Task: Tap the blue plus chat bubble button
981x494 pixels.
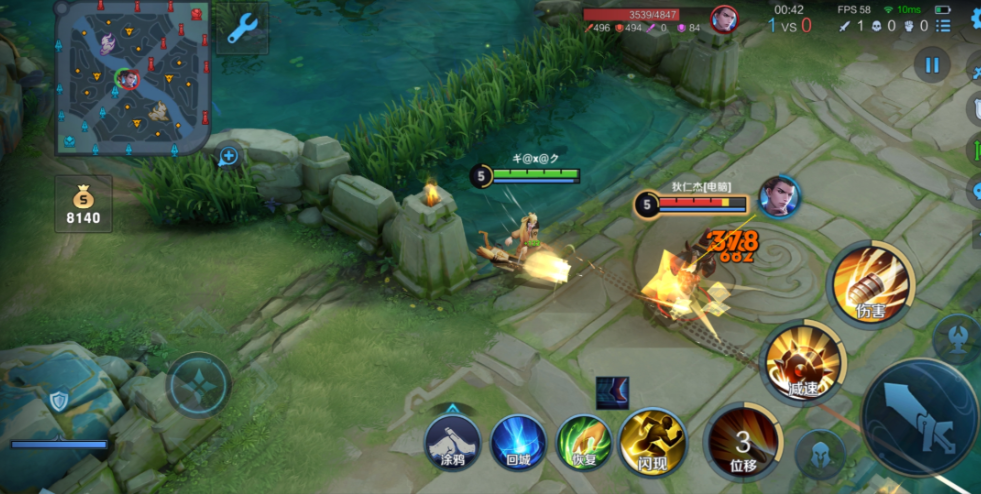Action: [229, 156]
